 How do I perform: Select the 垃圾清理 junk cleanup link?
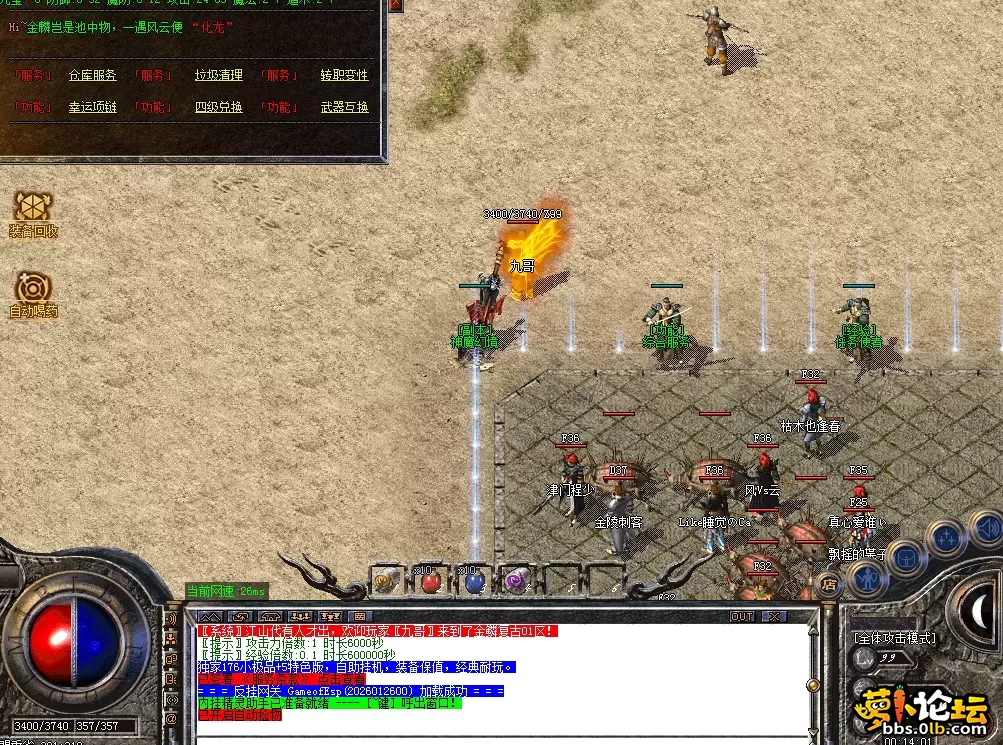tap(218, 75)
